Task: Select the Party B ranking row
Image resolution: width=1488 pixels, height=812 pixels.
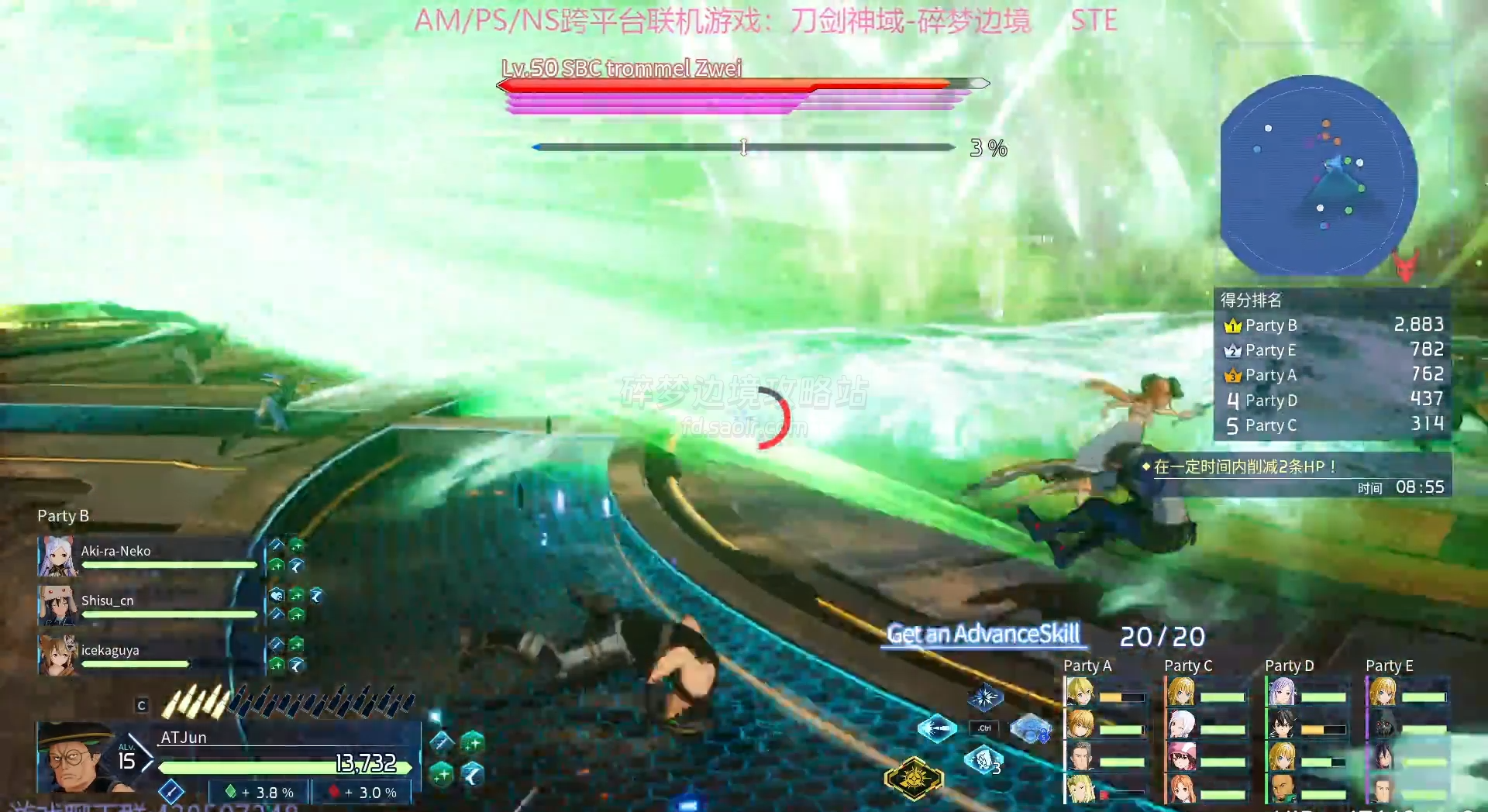Action: tap(1331, 325)
